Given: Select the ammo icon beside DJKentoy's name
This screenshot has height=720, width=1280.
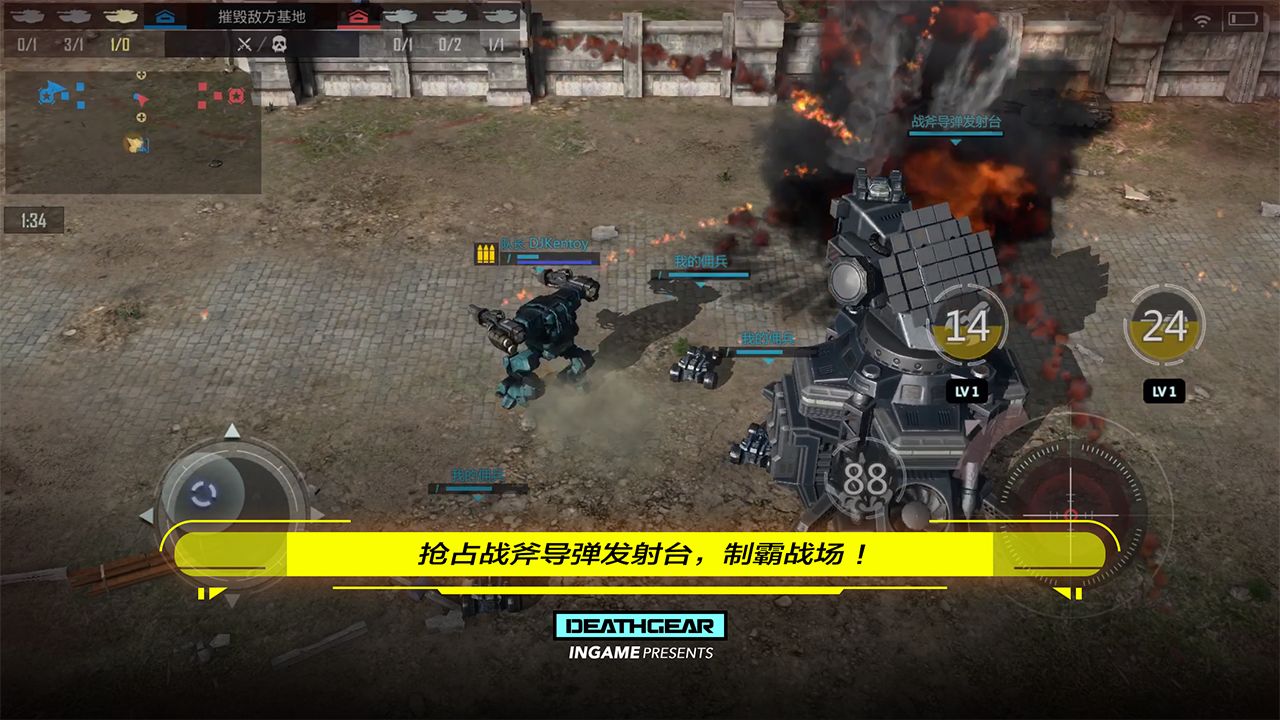Looking at the screenshot, I should click(x=484, y=255).
